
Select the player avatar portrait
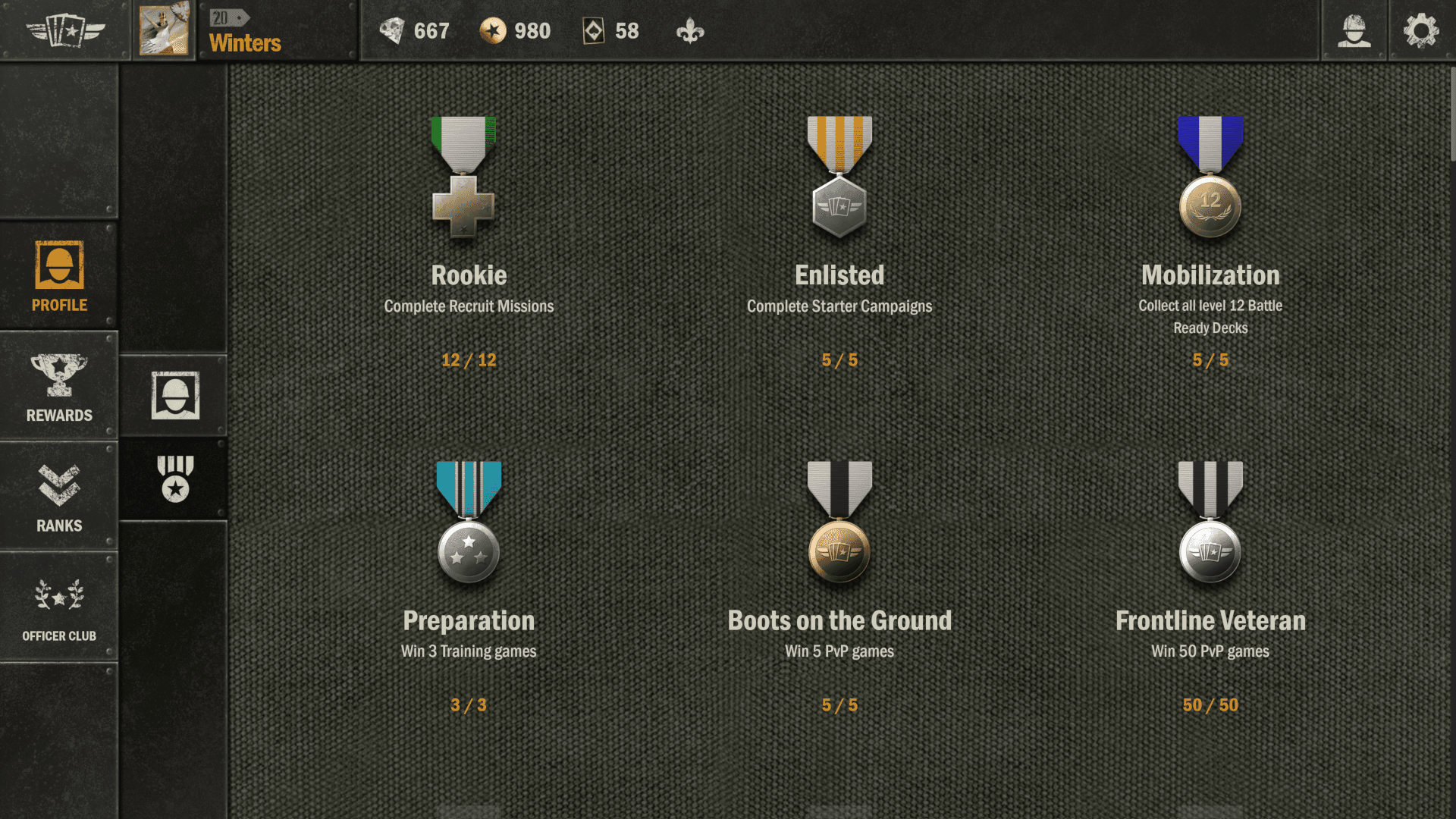pos(164,30)
